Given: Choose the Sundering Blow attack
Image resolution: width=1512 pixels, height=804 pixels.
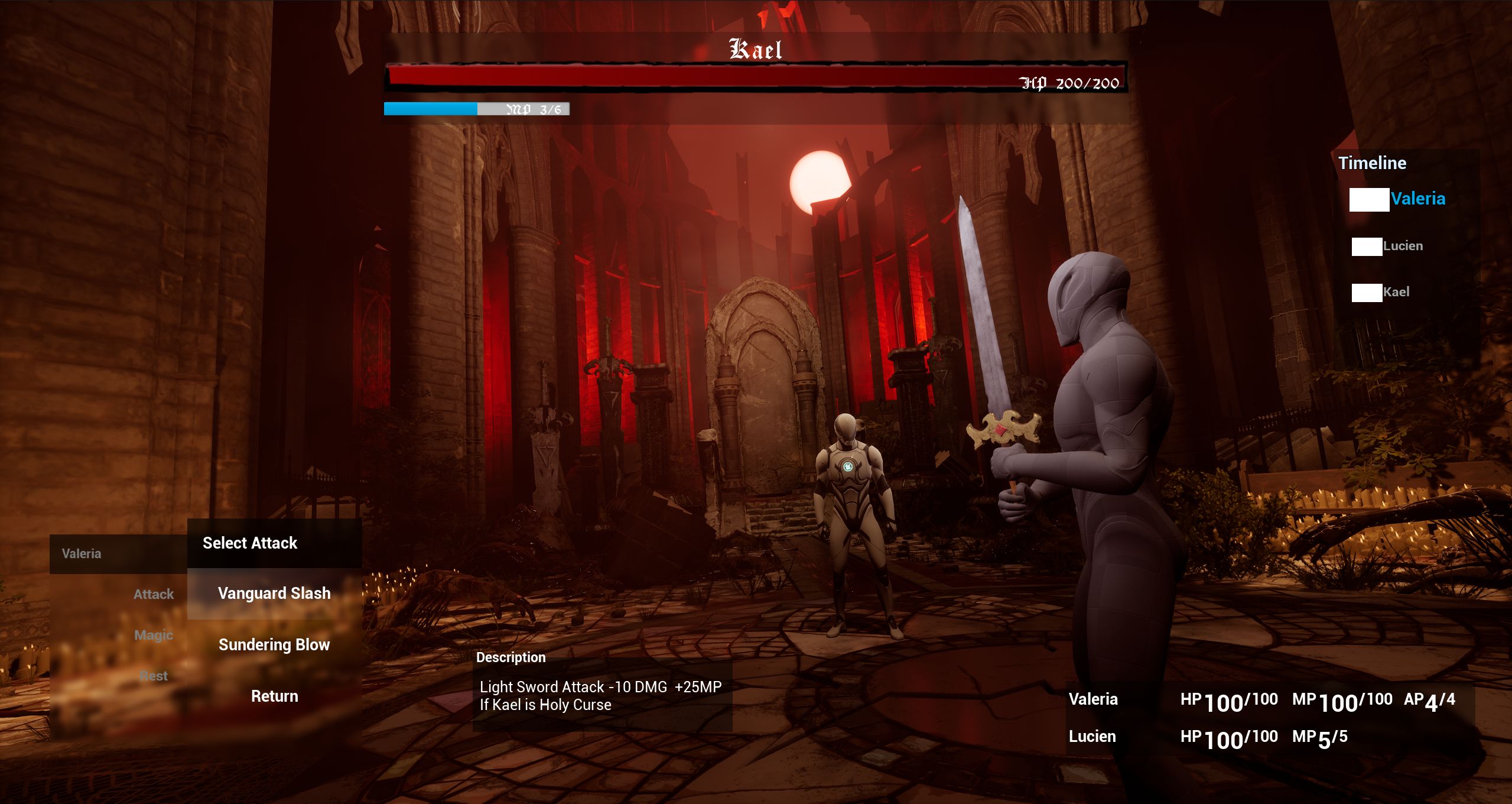Looking at the screenshot, I should tap(274, 645).
